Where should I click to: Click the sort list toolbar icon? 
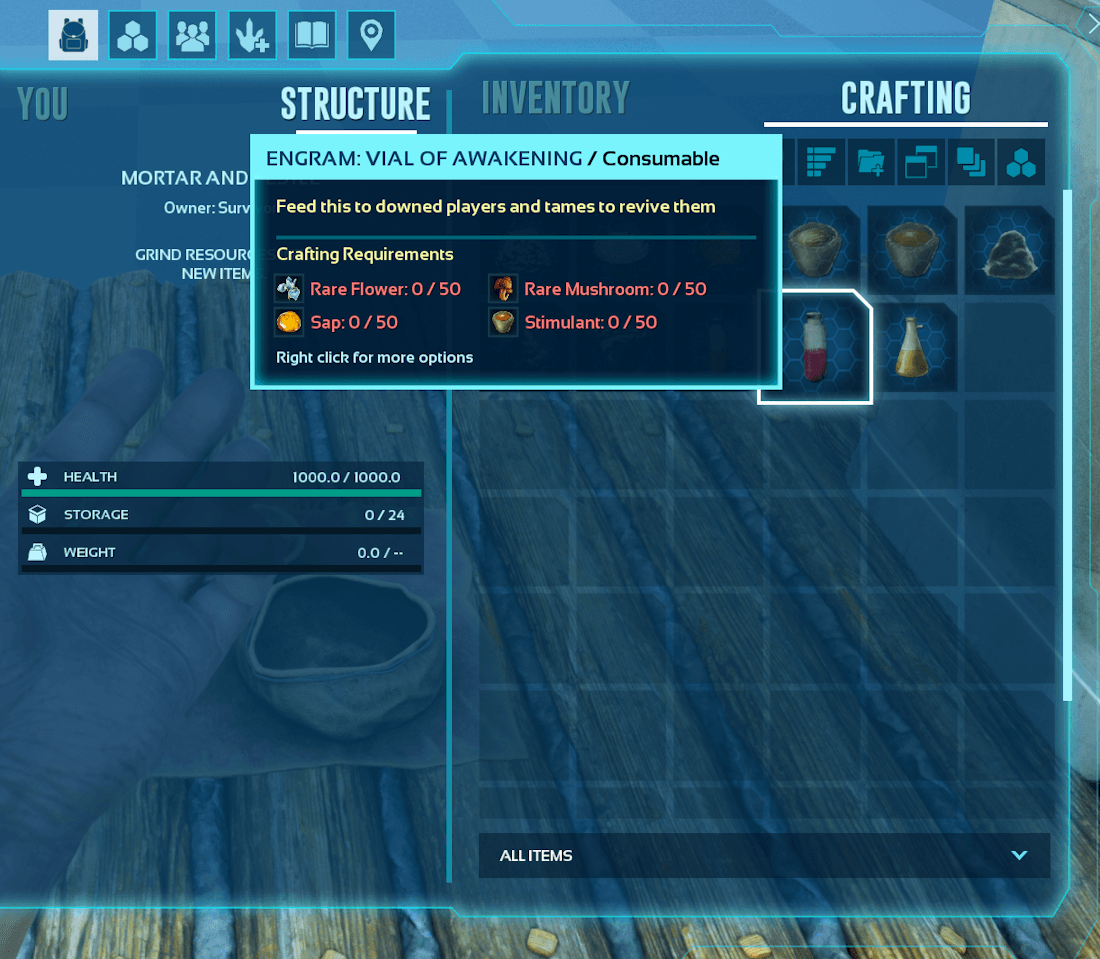coord(820,163)
